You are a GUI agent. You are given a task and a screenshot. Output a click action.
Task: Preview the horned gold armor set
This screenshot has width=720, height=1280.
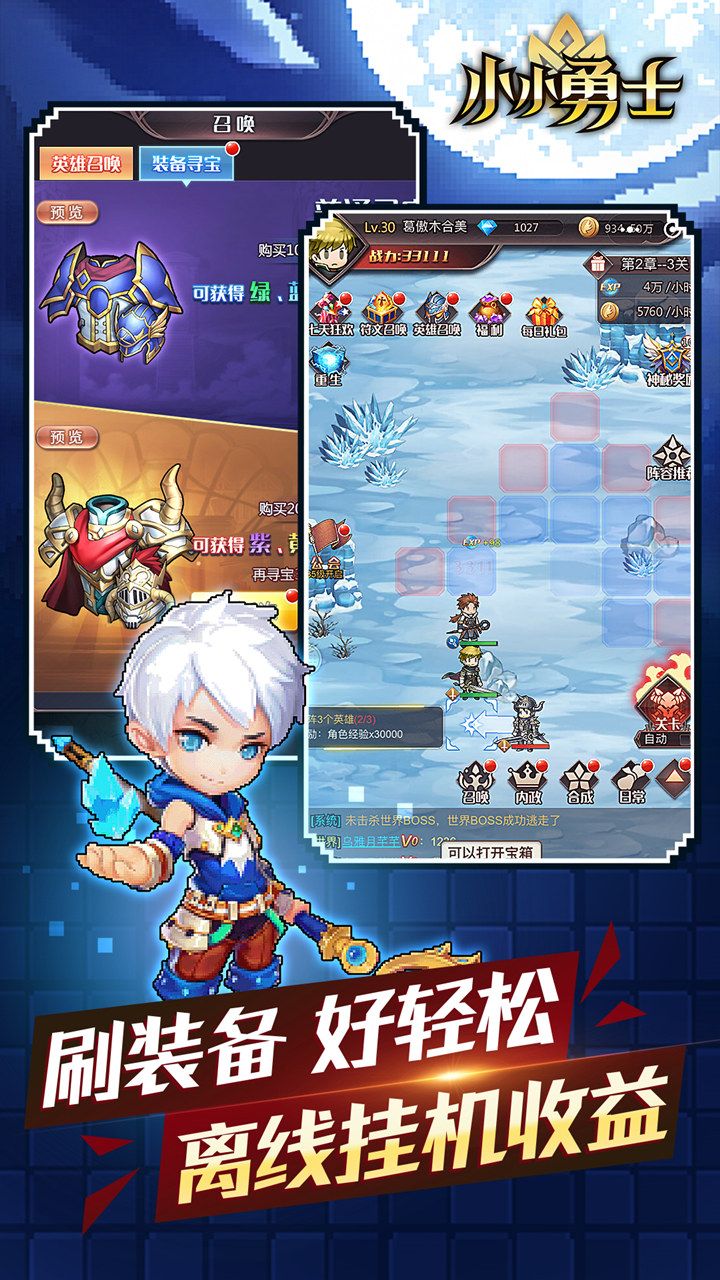point(68,437)
